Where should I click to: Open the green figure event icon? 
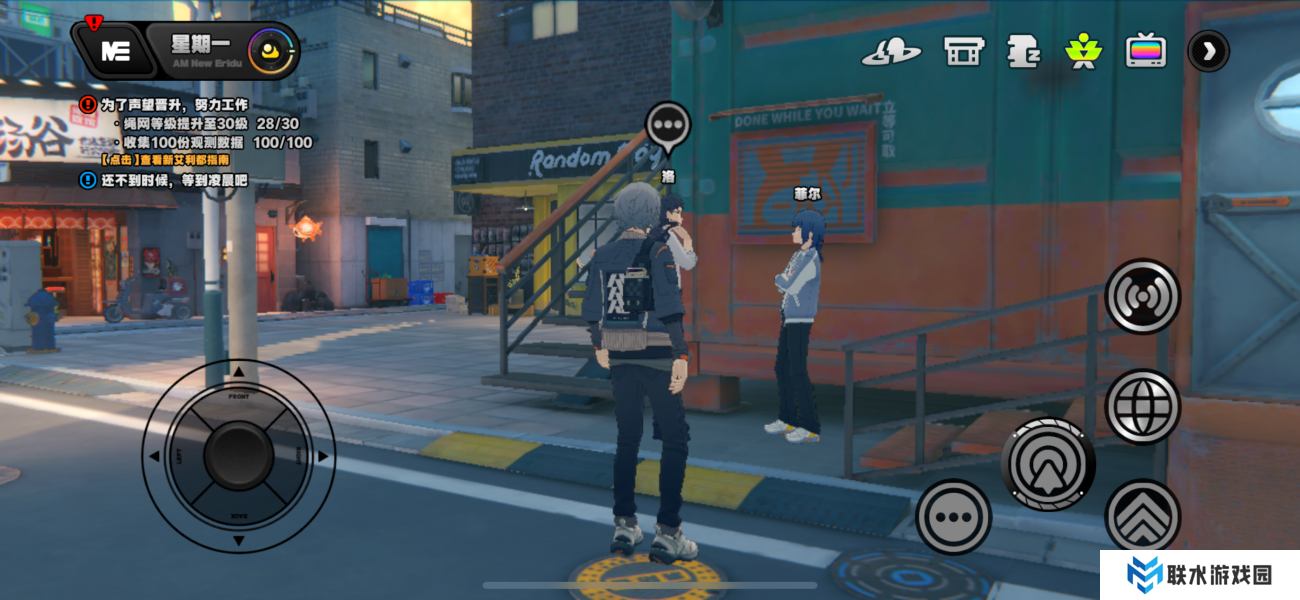tap(1082, 51)
